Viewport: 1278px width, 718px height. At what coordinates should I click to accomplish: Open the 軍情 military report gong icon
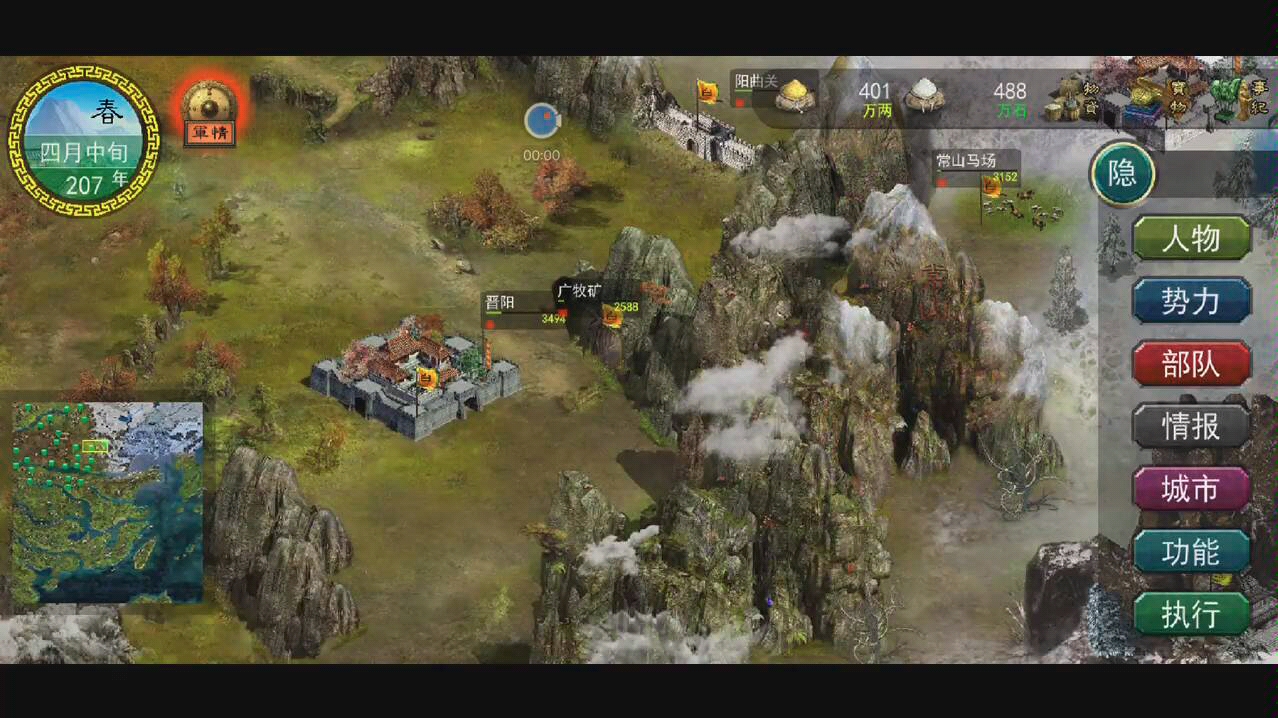coord(209,109)
